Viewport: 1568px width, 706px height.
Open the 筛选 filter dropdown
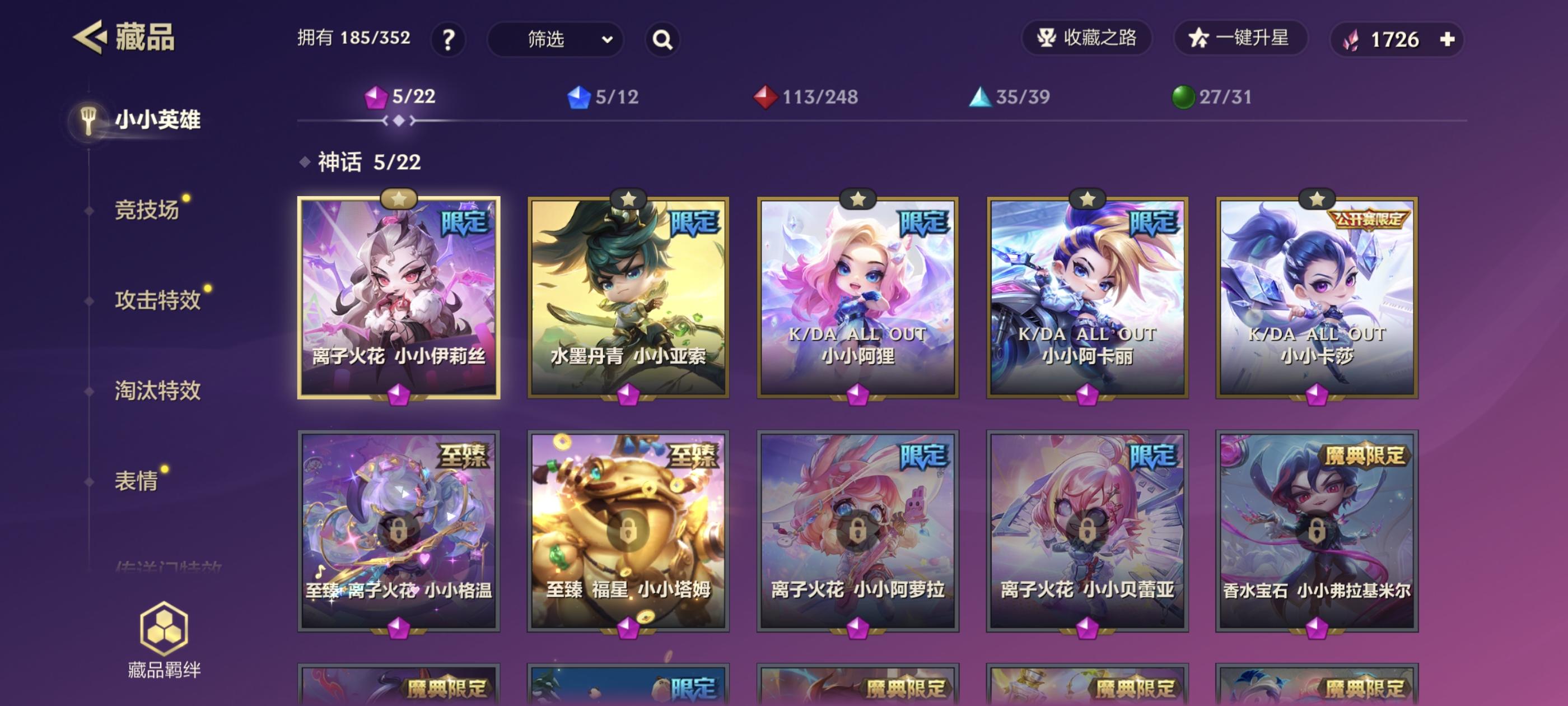(x=547, y=40)
